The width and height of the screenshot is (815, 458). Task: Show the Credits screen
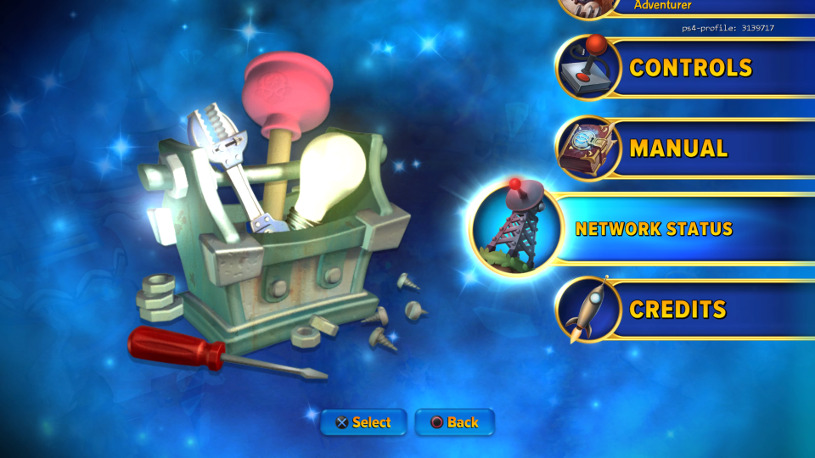pyautogui.click(x=677, y=309)
